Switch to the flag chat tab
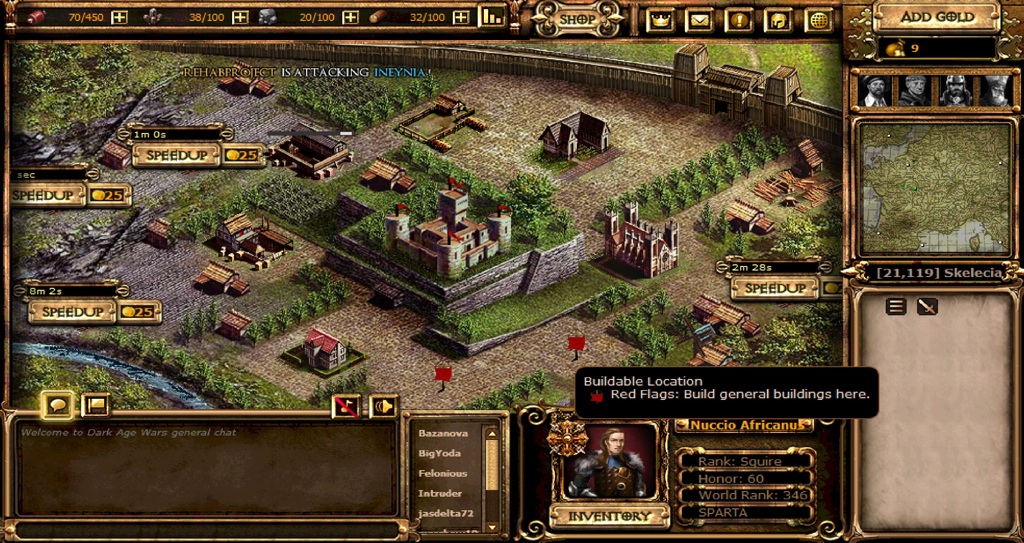Image resolution: width=1024 pixels, height=543 pixels. (95, 404)
